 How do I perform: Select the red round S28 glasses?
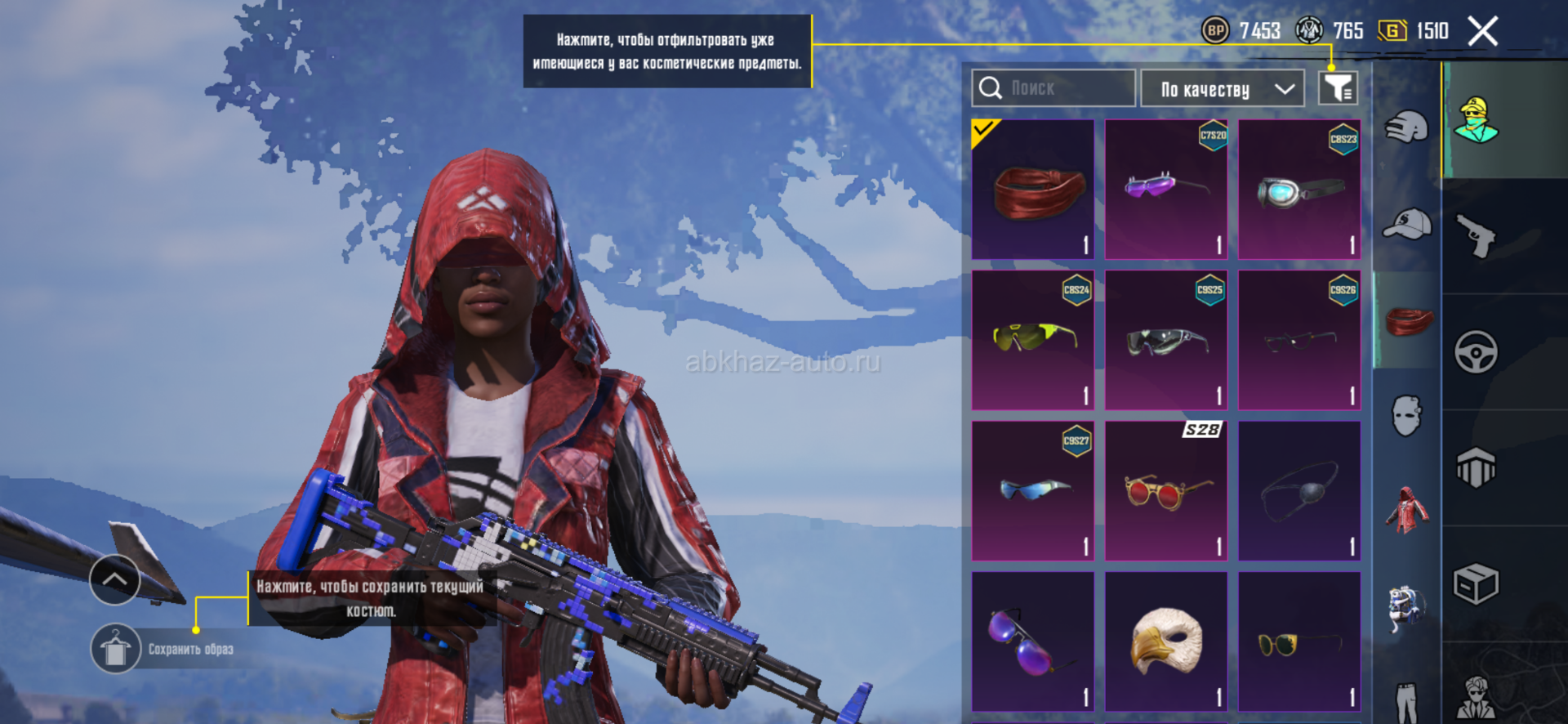tap(1166, 491)
